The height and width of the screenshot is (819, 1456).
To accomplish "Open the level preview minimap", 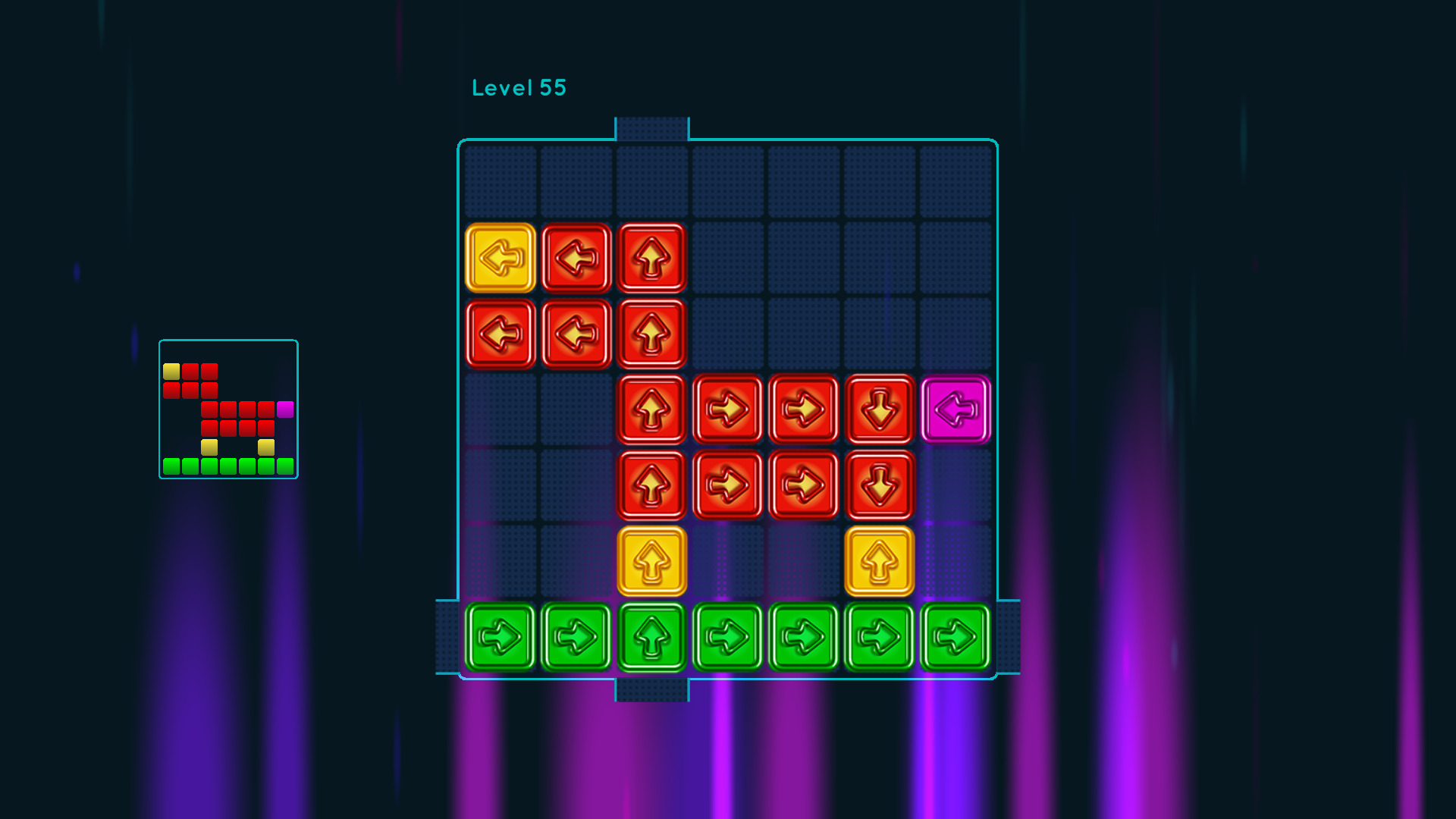I will point(227,409).
